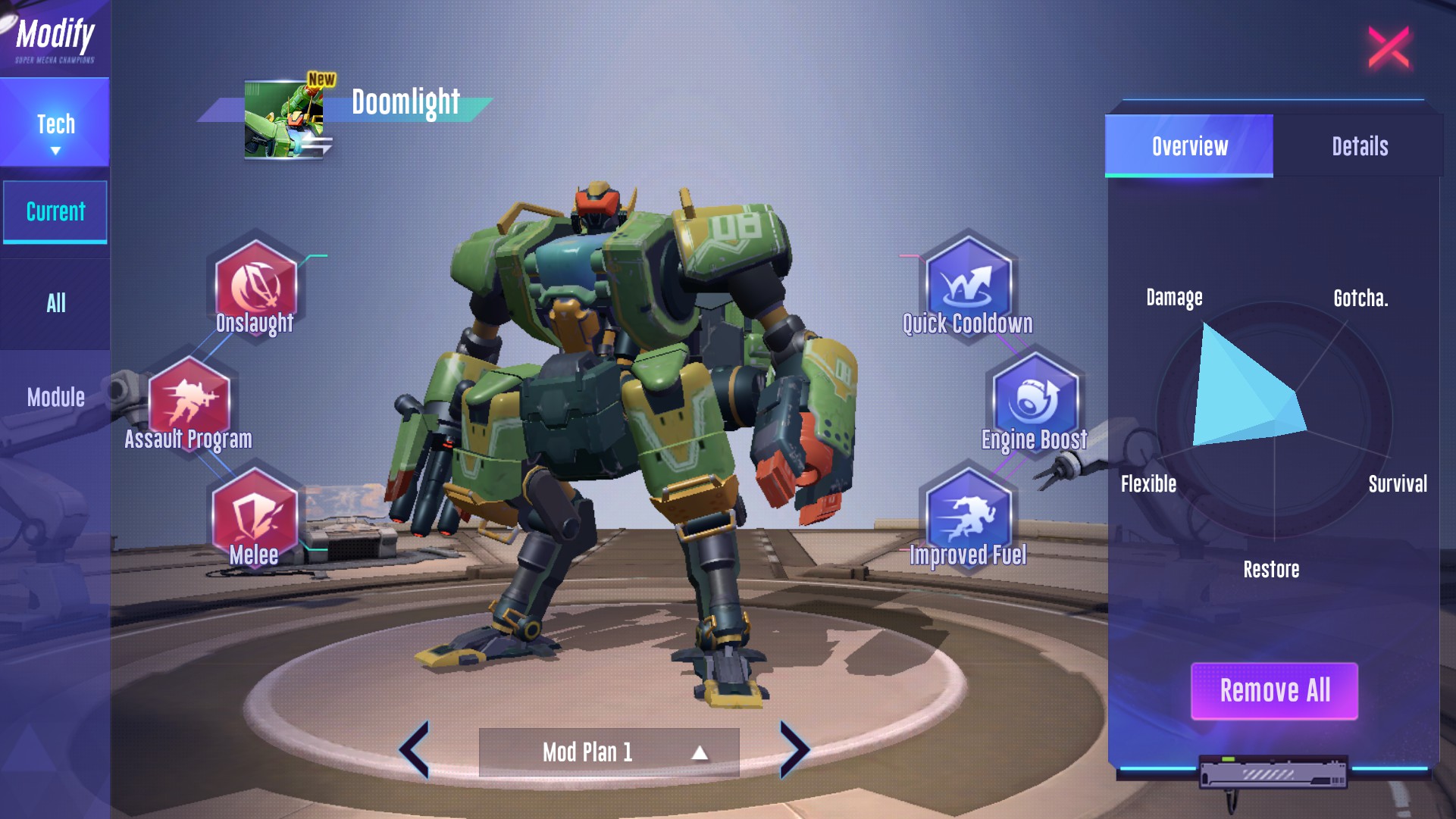
Task: Show All mods category
Action: 55,304
